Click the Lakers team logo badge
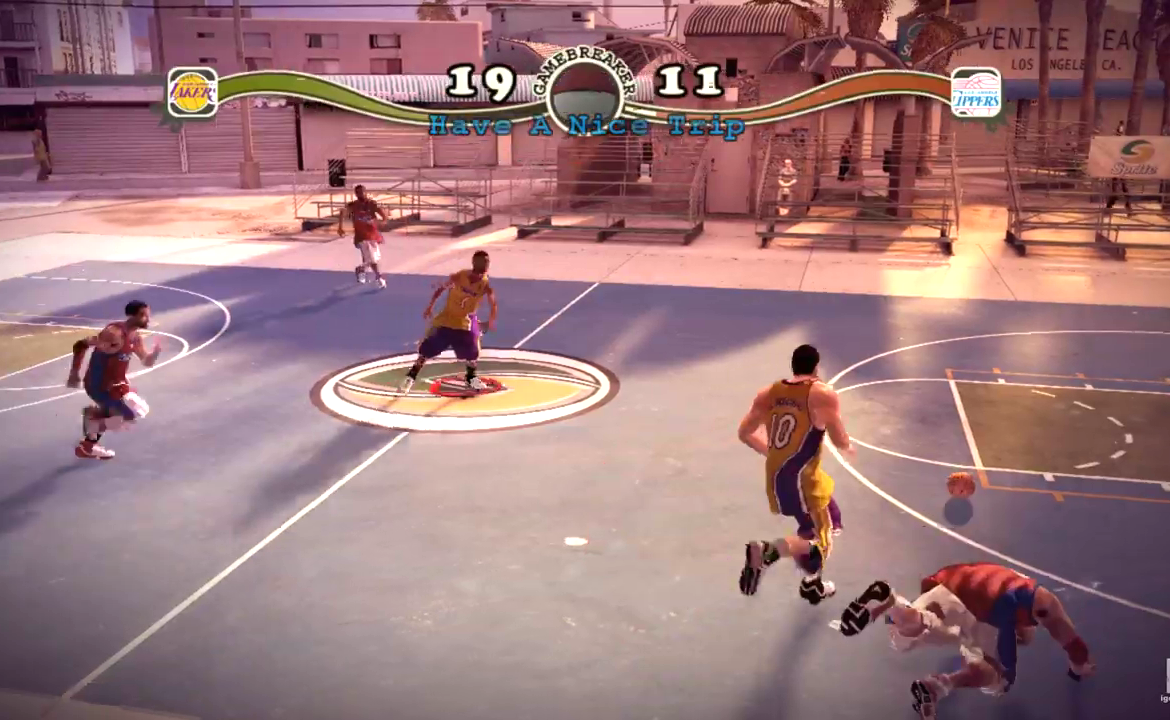Viewport: 1170px width, 720px height. [192, 93]
